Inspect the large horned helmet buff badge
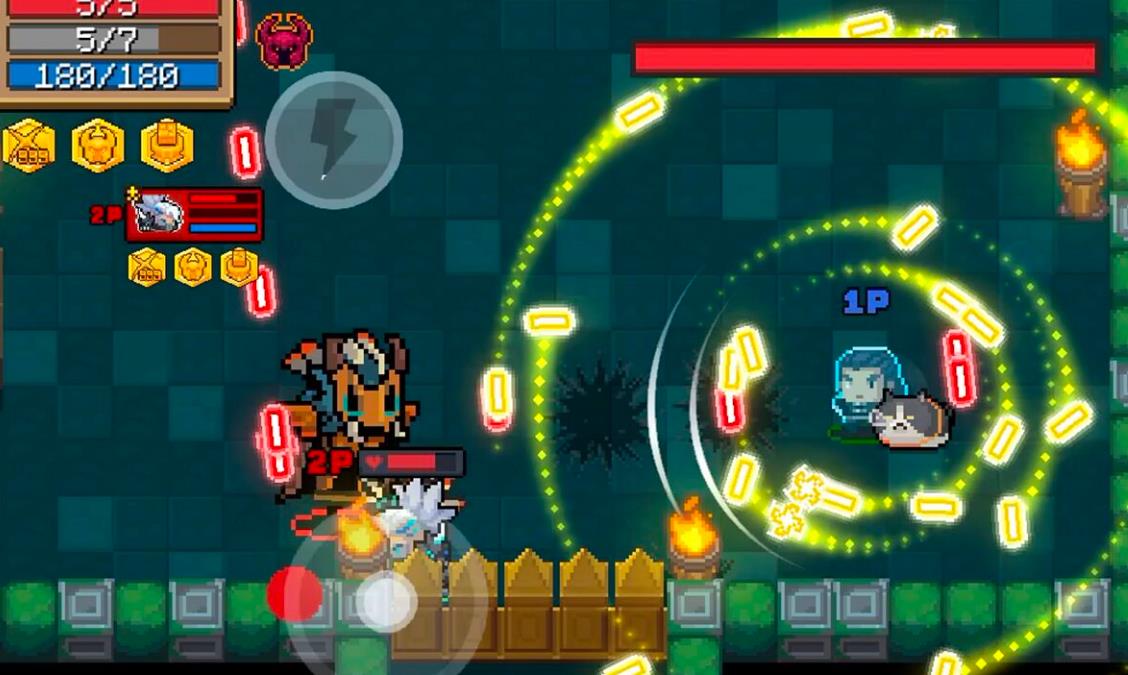The height and width of the screenshot is (675, 1128). (98, 146)
